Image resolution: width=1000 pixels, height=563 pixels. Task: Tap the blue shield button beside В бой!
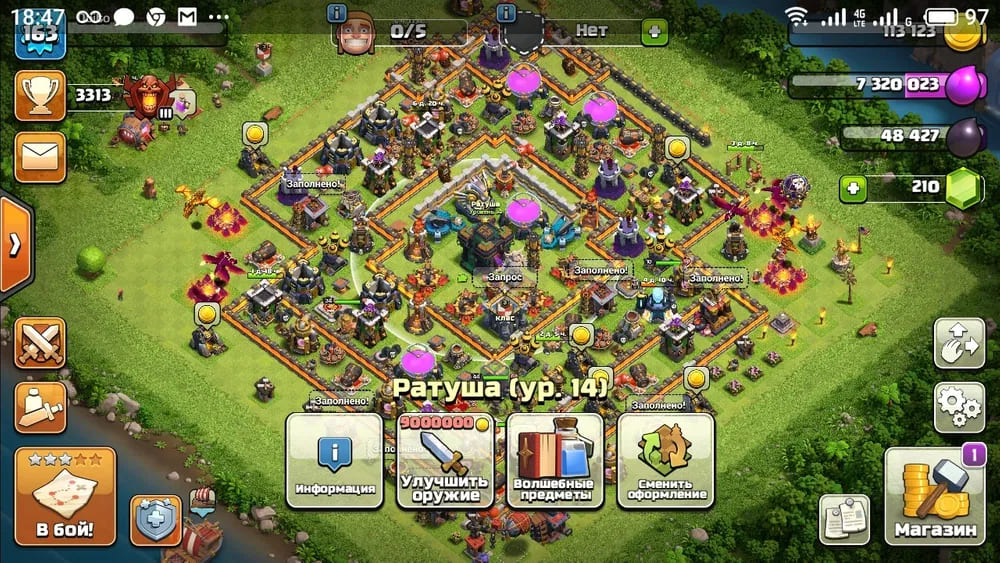click(156, 521)
